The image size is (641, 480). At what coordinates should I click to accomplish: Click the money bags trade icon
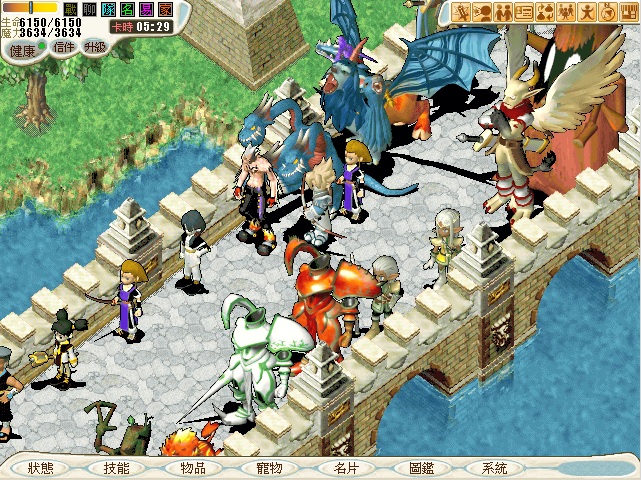click(x=546, y=12)
